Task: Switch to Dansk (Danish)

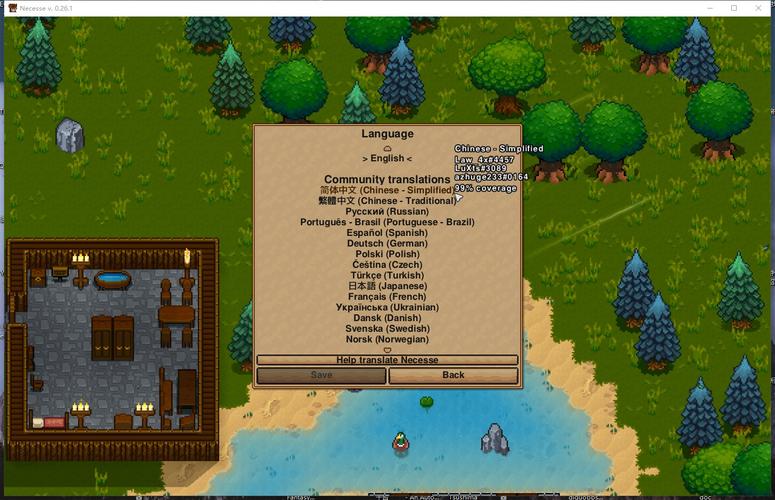Action: (387, 318)
